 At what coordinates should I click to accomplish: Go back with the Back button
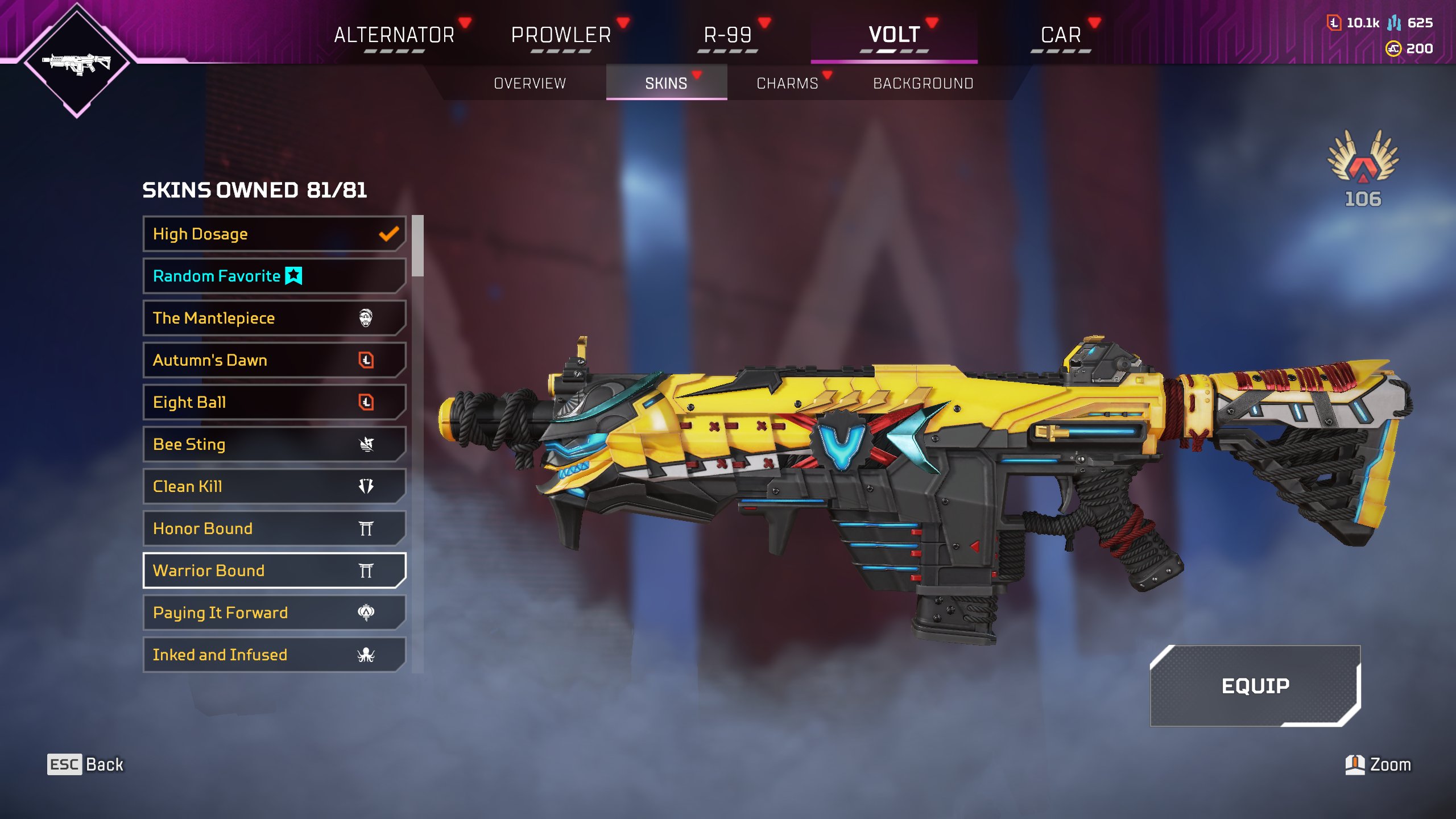click(x=85, y=764)
